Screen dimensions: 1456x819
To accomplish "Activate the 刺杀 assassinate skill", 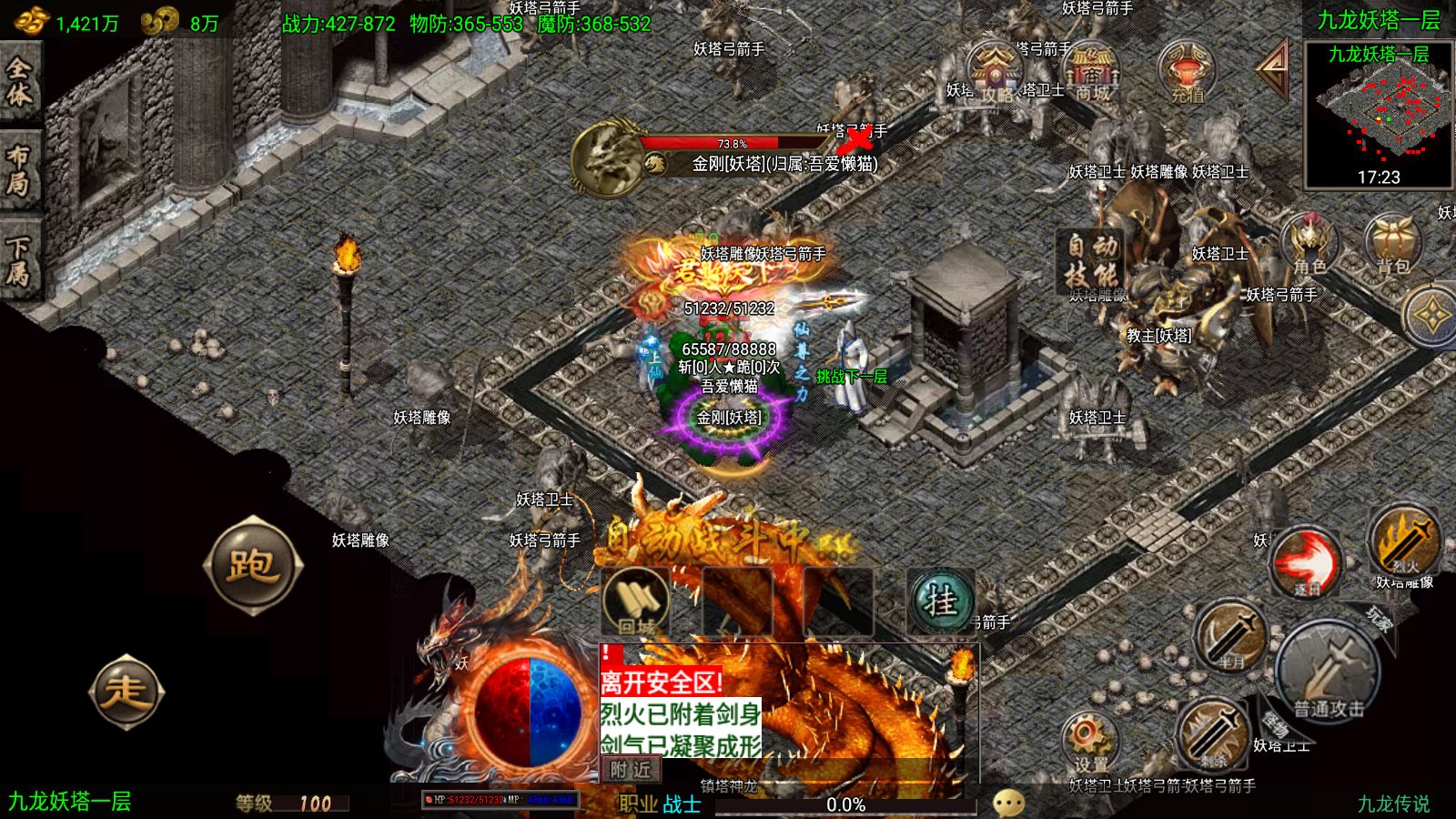I will coord(1212,733).
